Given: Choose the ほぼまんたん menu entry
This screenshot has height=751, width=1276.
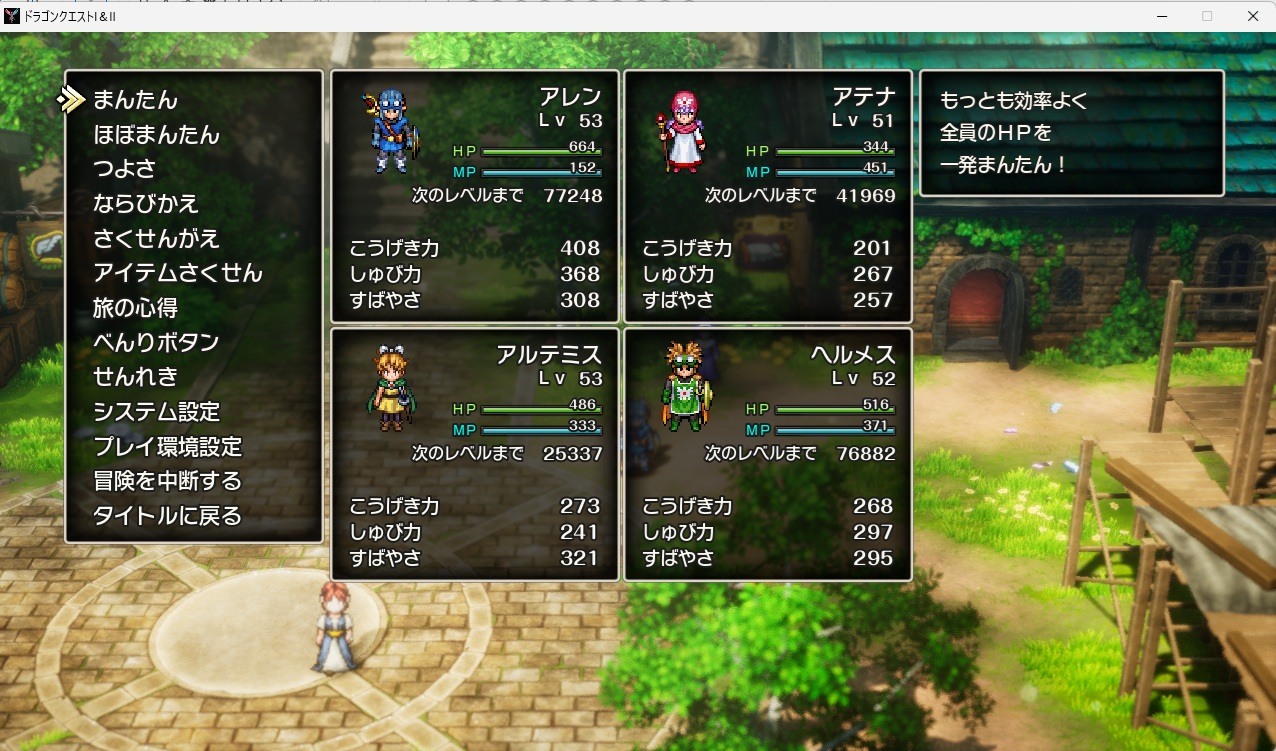Looking at the screenshot, I should tap(156, 135).
